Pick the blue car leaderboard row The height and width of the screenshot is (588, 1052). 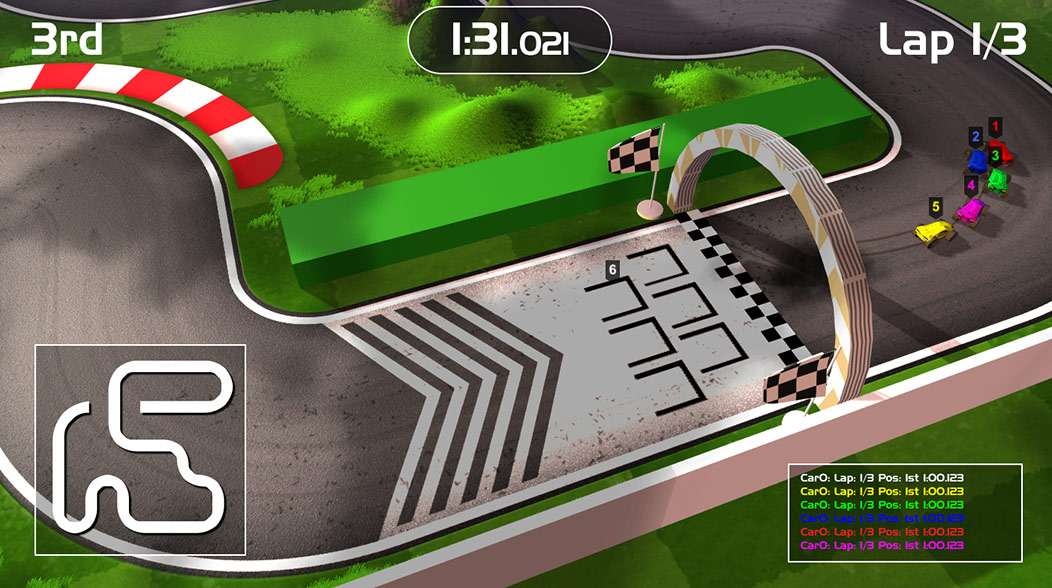[x=881, y=518]
